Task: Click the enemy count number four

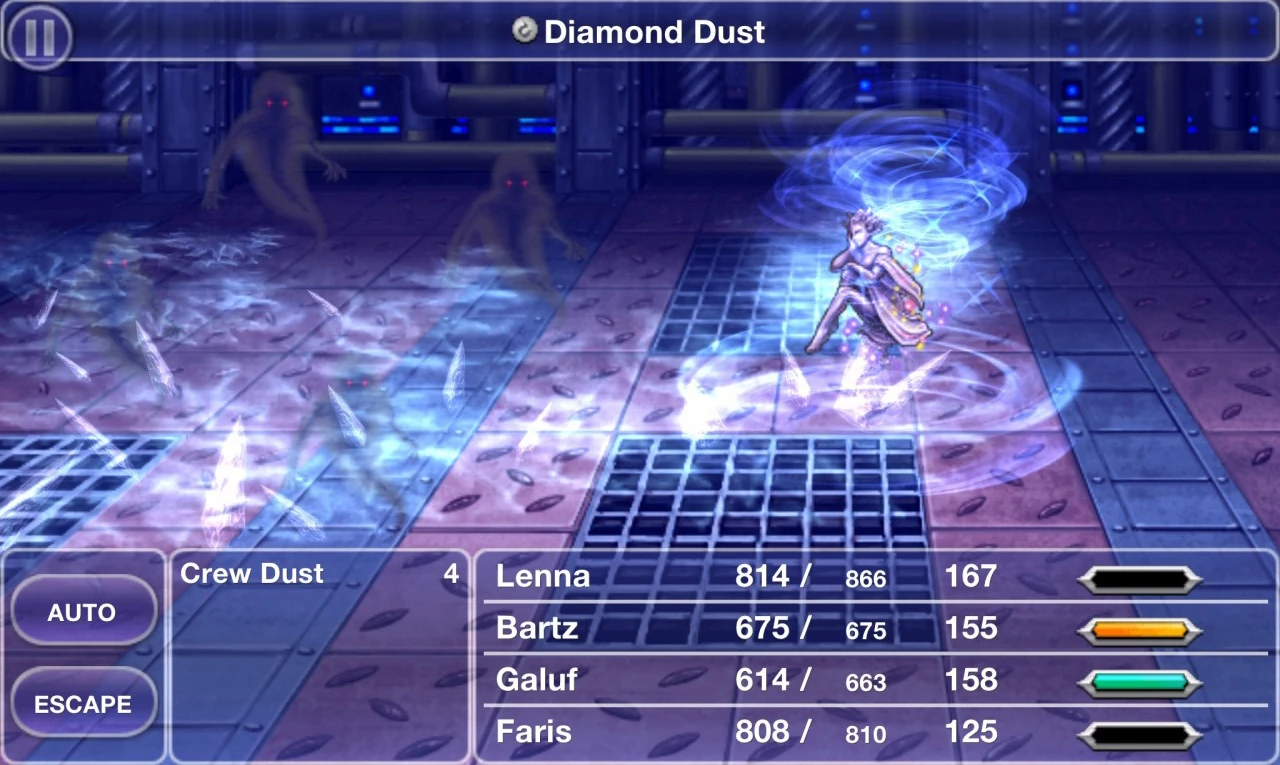Action: point(451,574)
